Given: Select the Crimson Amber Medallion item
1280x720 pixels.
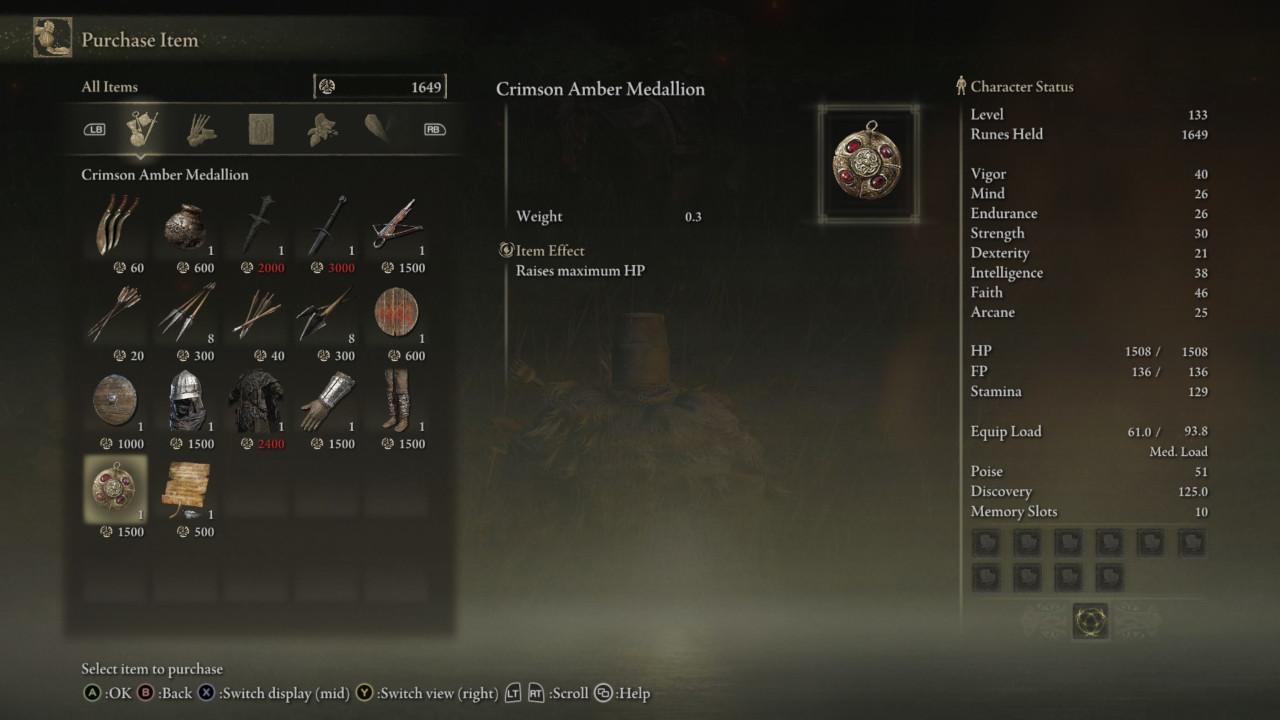Looking at the screenshot, I should pos(115,489).
